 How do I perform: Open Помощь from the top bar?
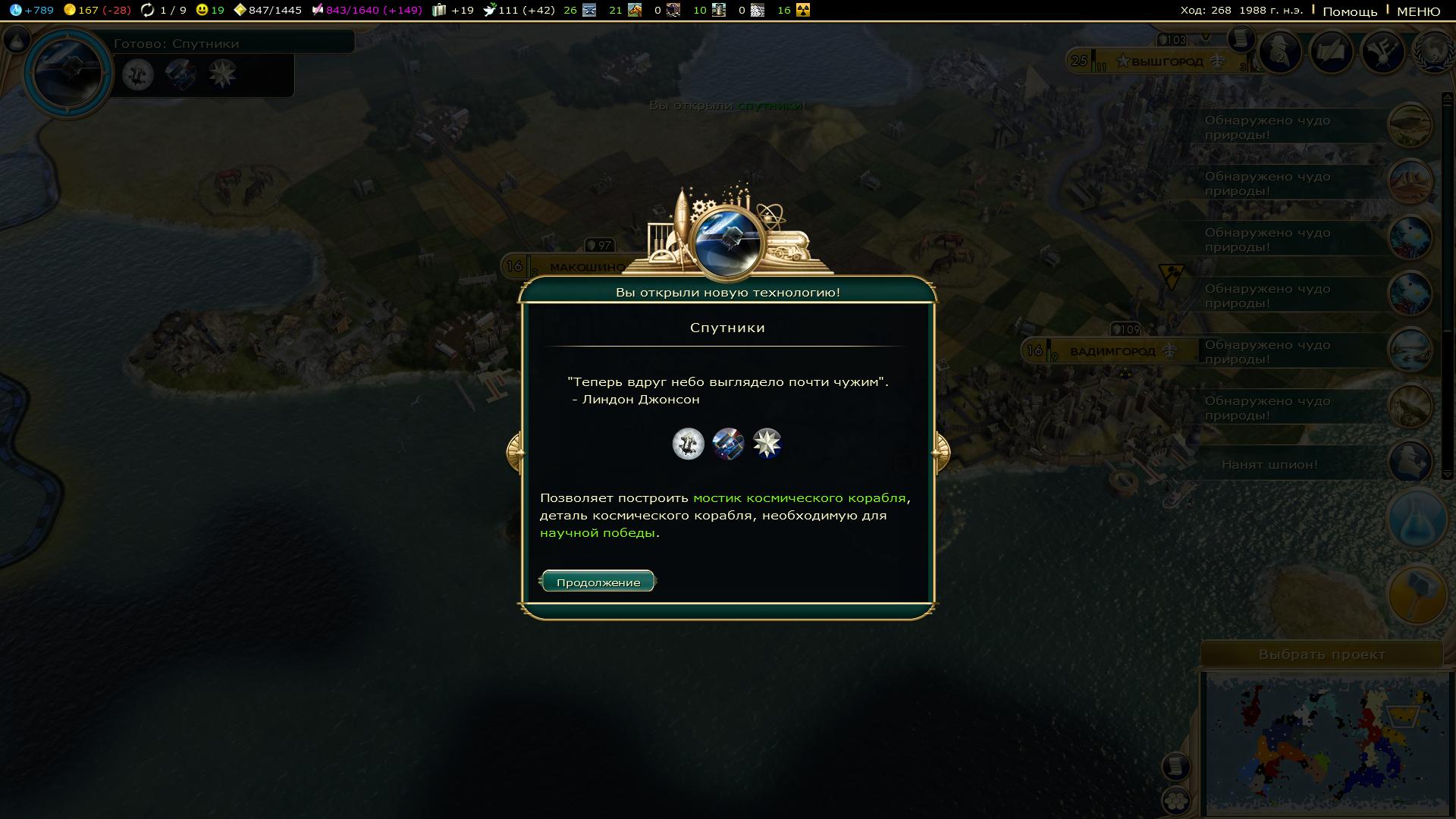[x=1350, y=11]
